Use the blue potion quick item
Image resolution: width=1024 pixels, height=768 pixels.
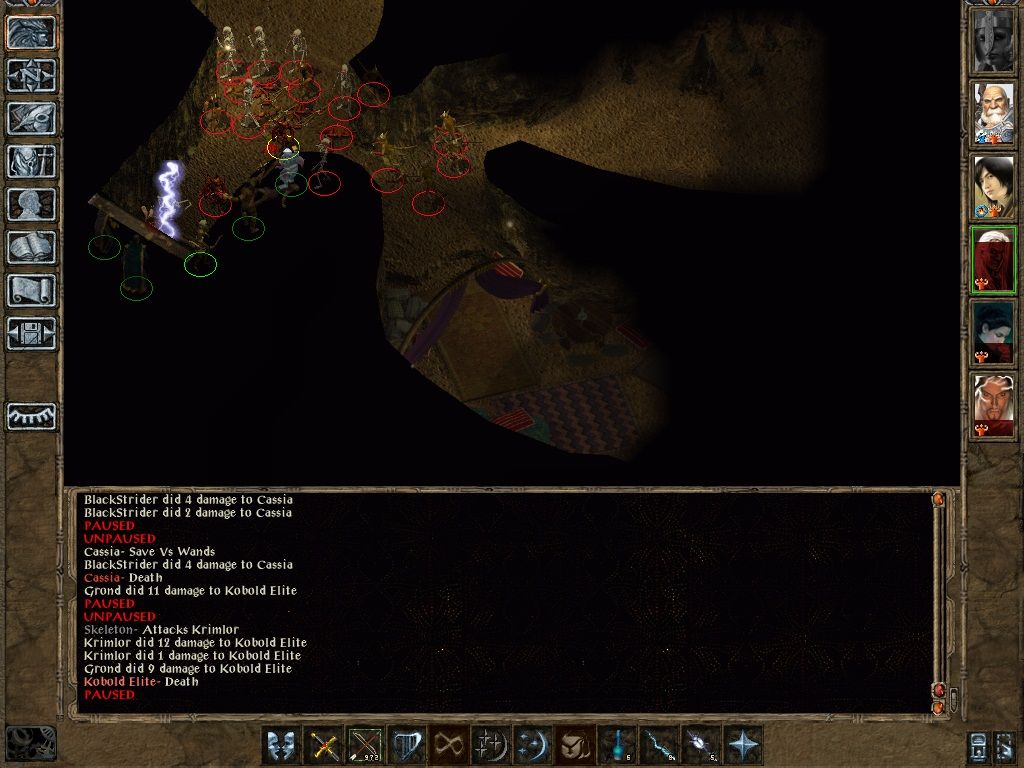click(x=618, y=745)
